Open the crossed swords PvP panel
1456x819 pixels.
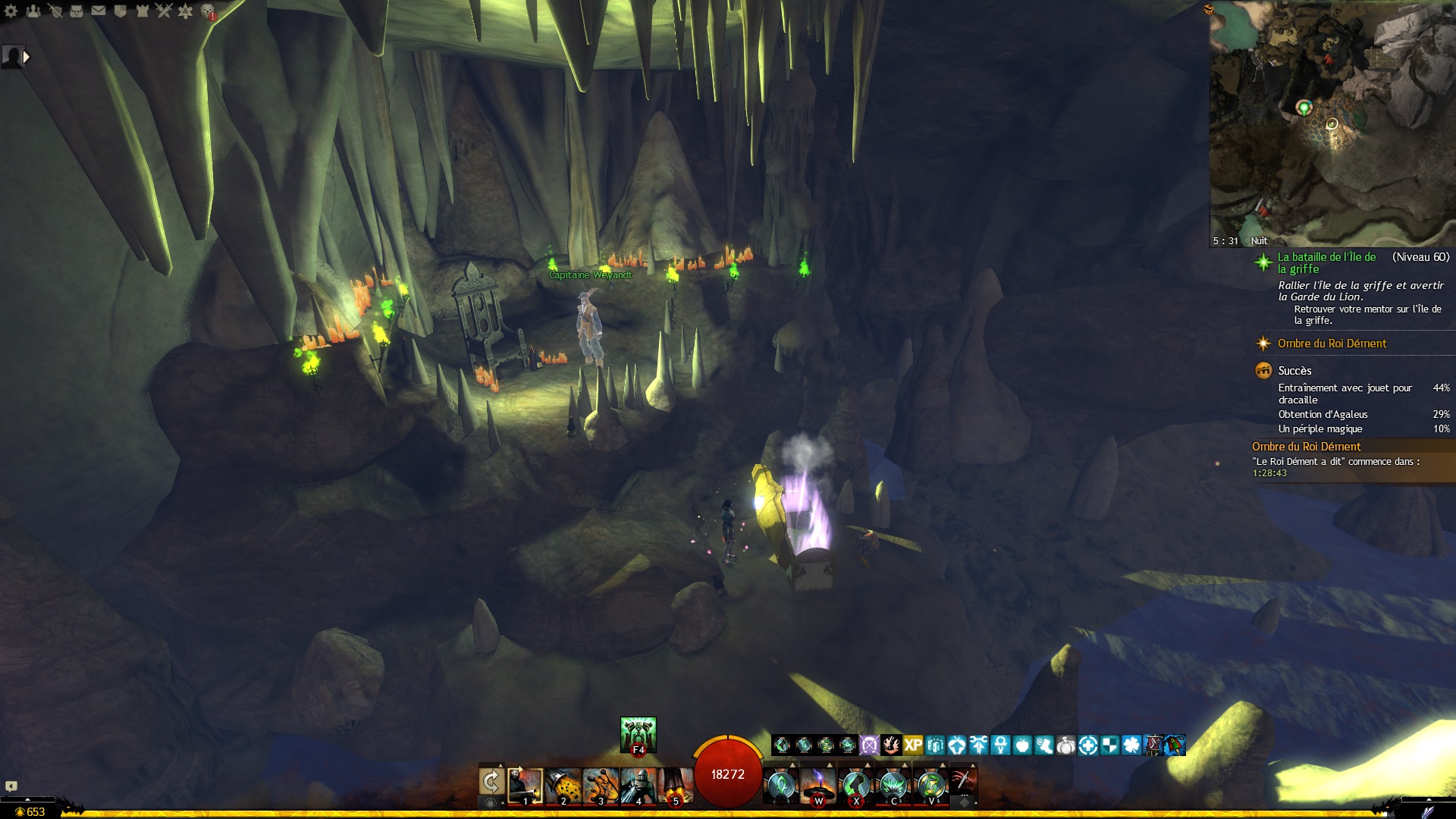click(164, 11)
